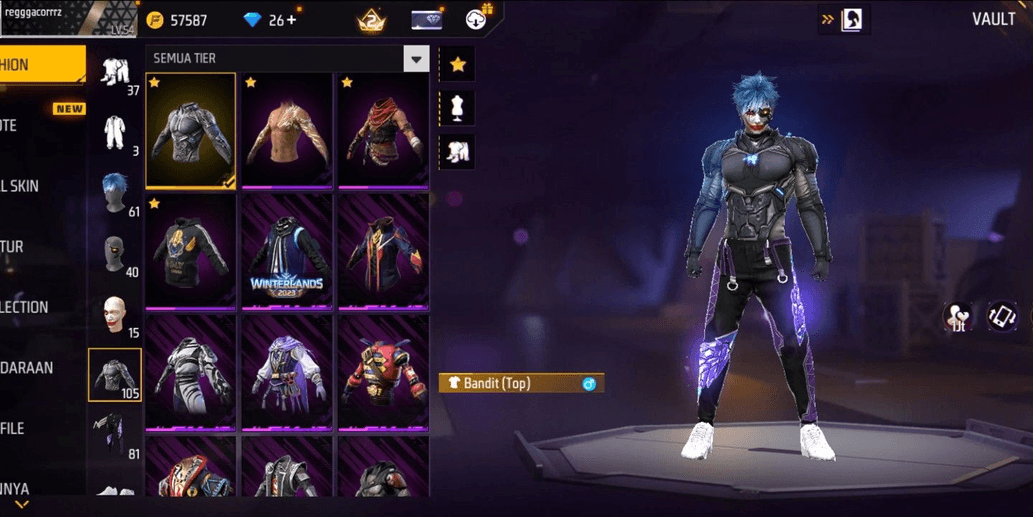This screenshot has width=1033, height=517.
Task: Open the Semua Tier dropdown
Action: [x=416, y=59]
